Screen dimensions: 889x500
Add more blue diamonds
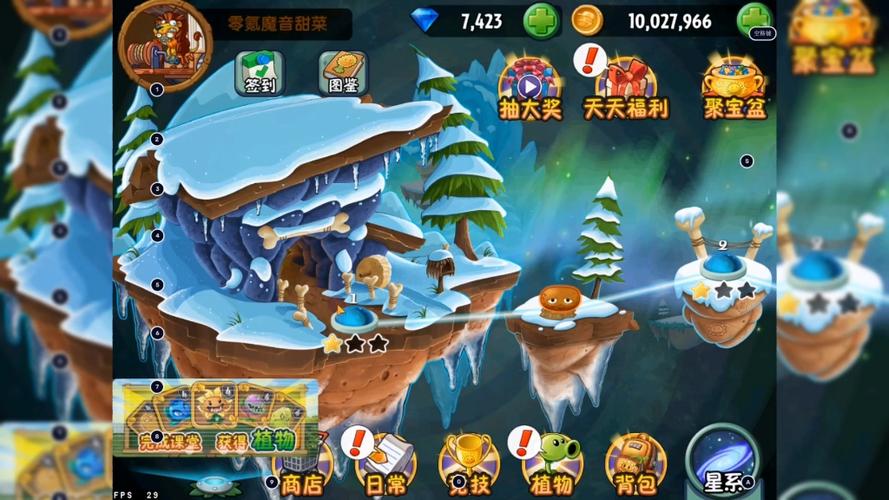coord(540,21)
